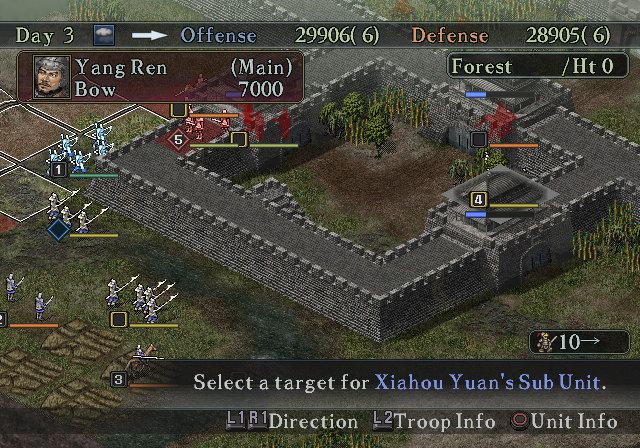This screenshot has height=448, width=640.
Task: Select the unit numbered 1 marker
Action: [58, 171]
